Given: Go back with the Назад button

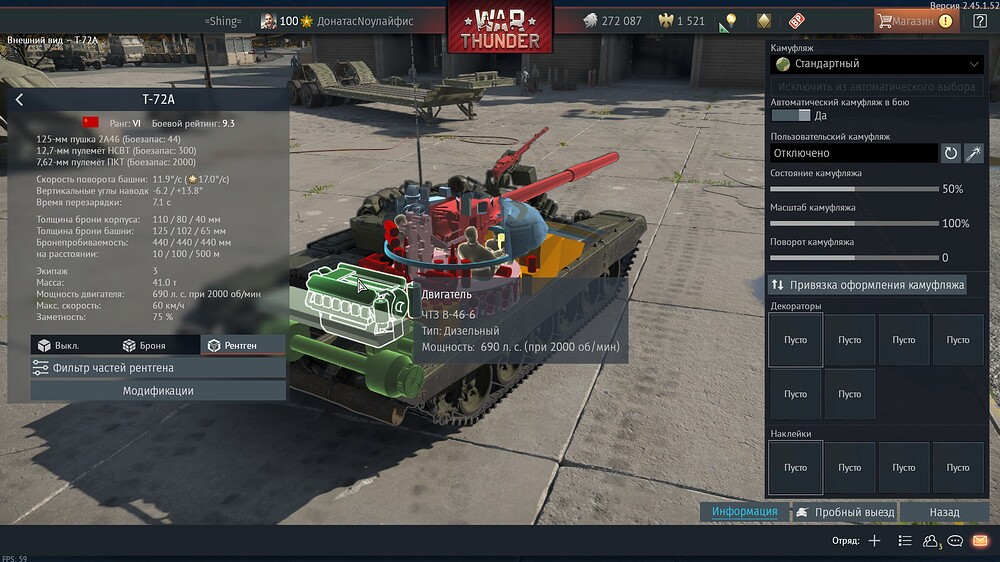Looking at the screenshot, I should click(x=944, y=512).
